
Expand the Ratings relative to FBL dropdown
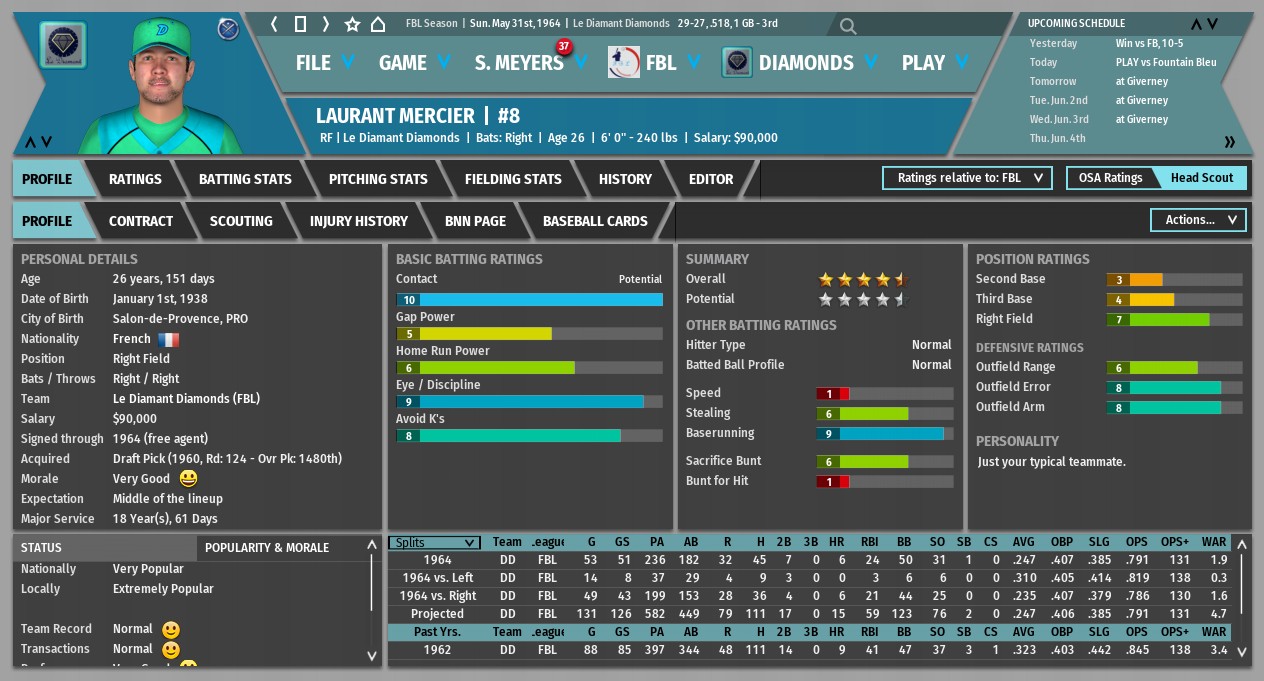(967, 178)
